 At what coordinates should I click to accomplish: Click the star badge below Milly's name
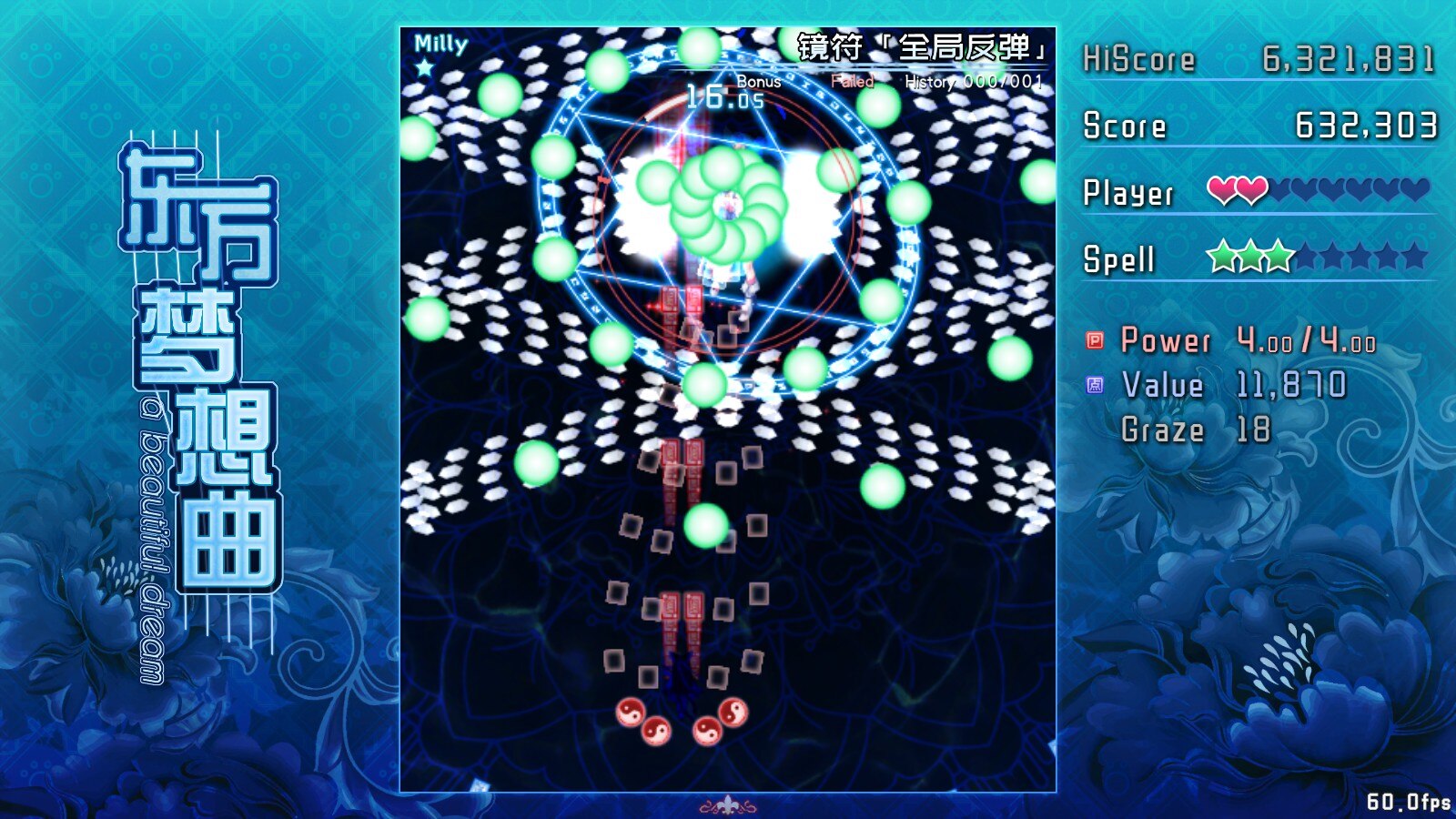(426, 66)
